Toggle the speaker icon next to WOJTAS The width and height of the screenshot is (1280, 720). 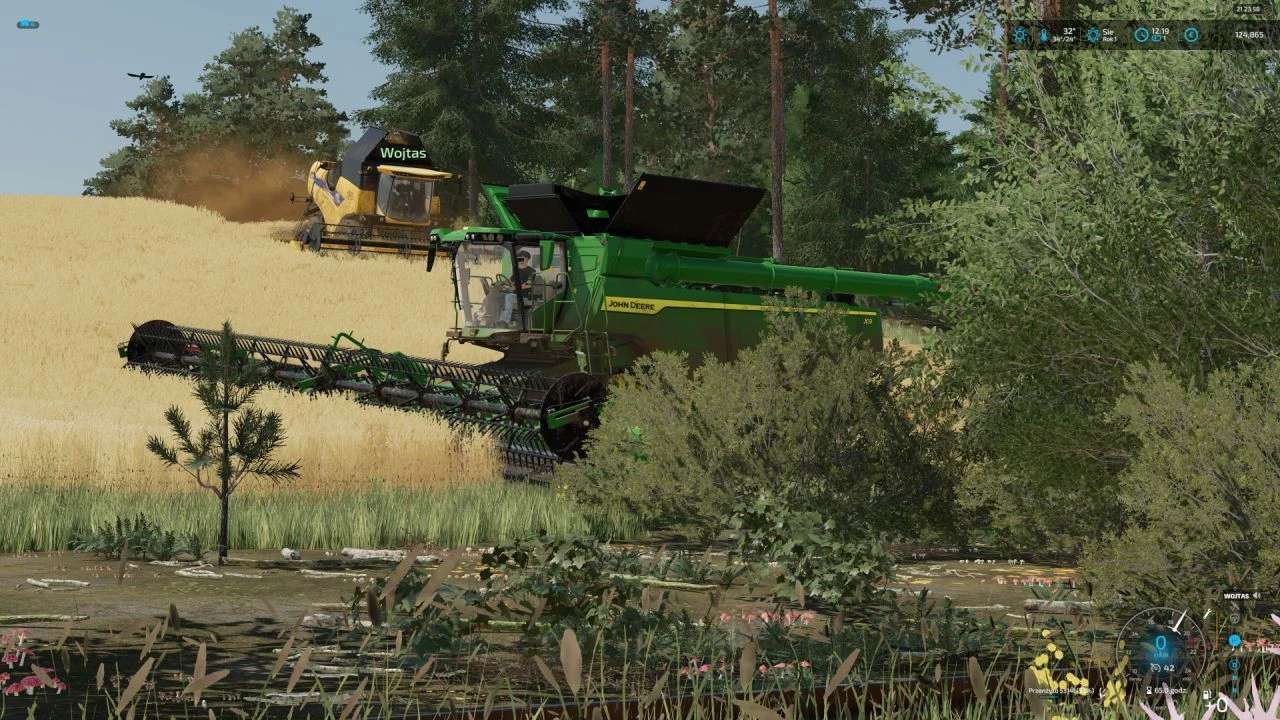pos(1256,595)
